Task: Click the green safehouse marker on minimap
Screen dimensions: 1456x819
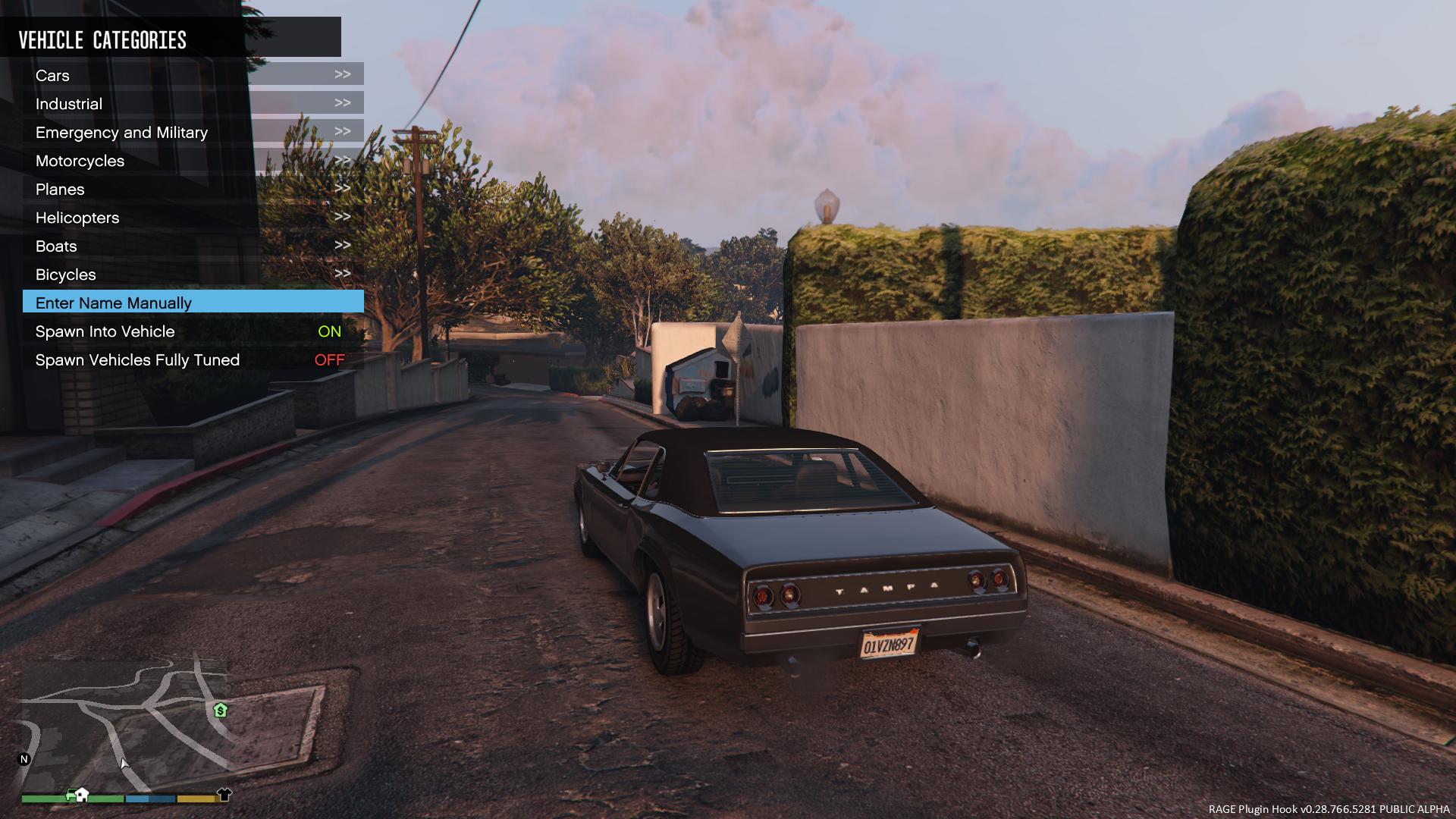Action: tap(221, 711)
